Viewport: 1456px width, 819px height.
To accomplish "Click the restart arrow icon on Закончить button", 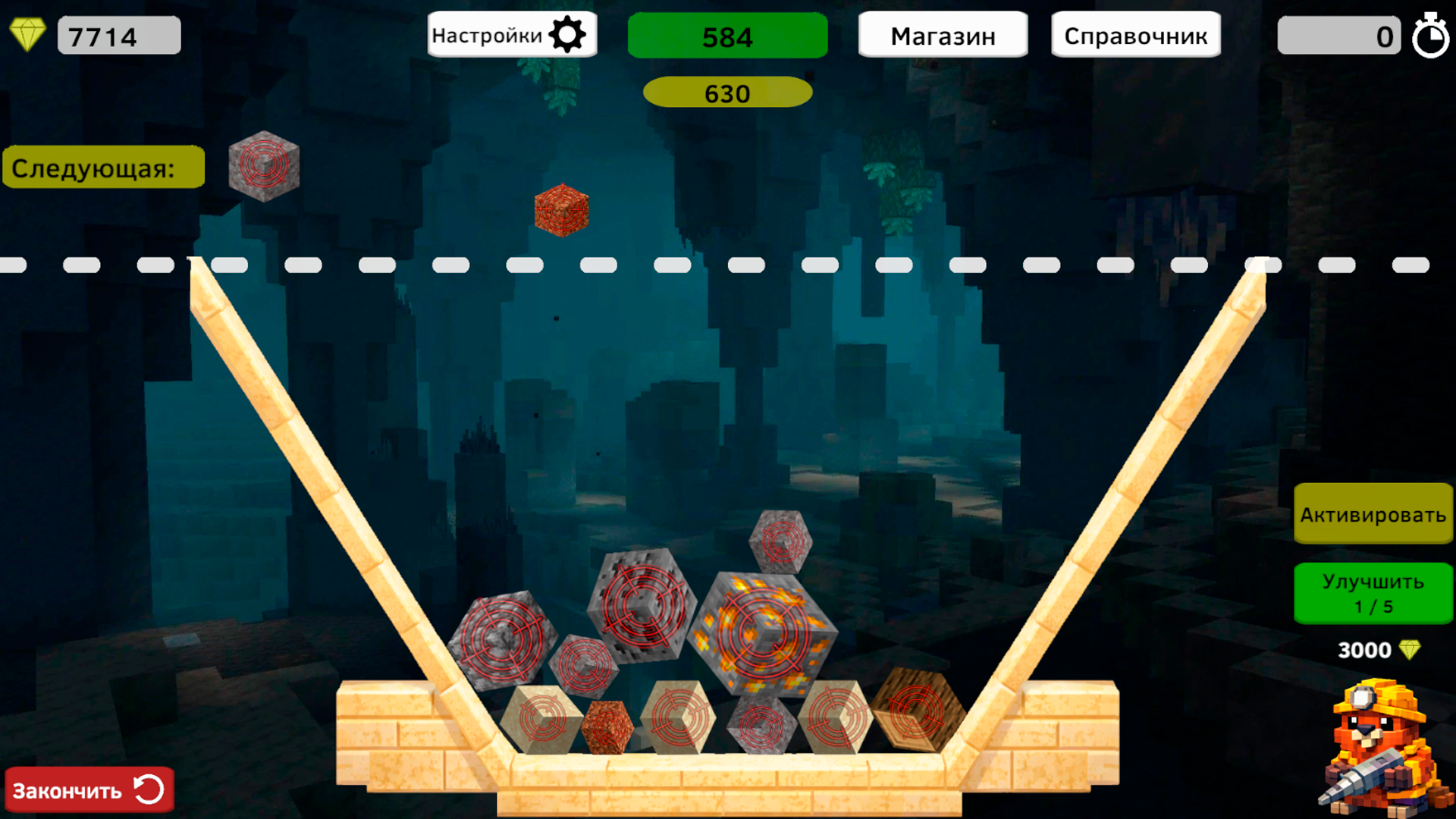I will pyautogui.click(x=149, y=789).
